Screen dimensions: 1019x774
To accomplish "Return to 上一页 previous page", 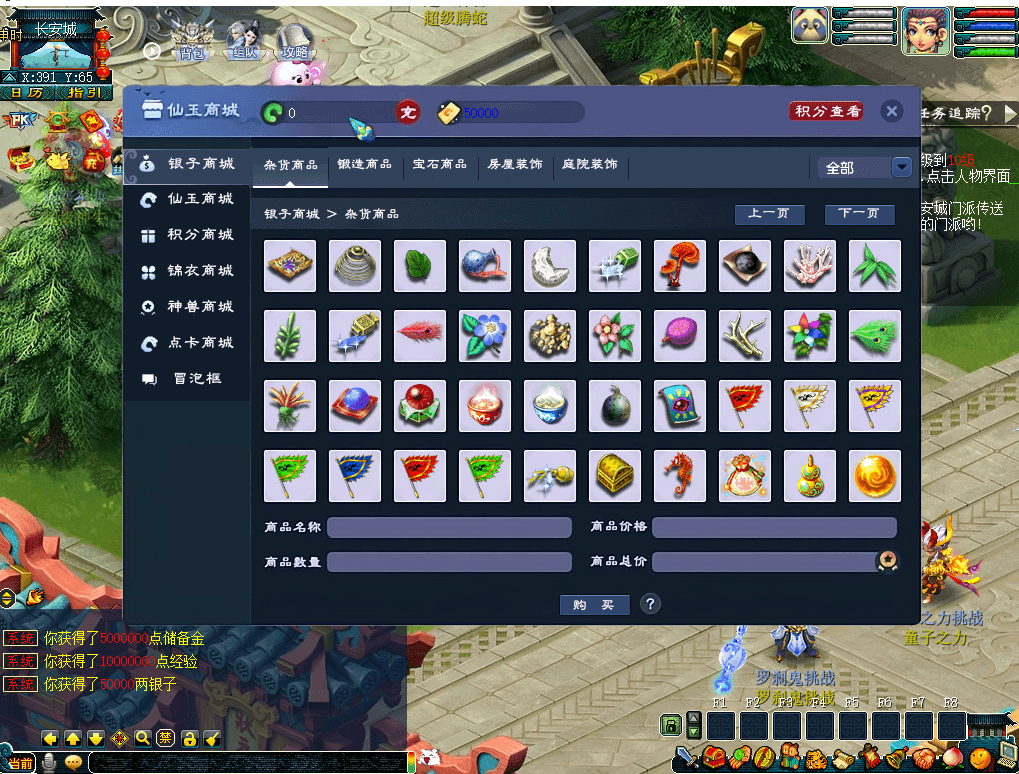I will click(x=769, y=214).
